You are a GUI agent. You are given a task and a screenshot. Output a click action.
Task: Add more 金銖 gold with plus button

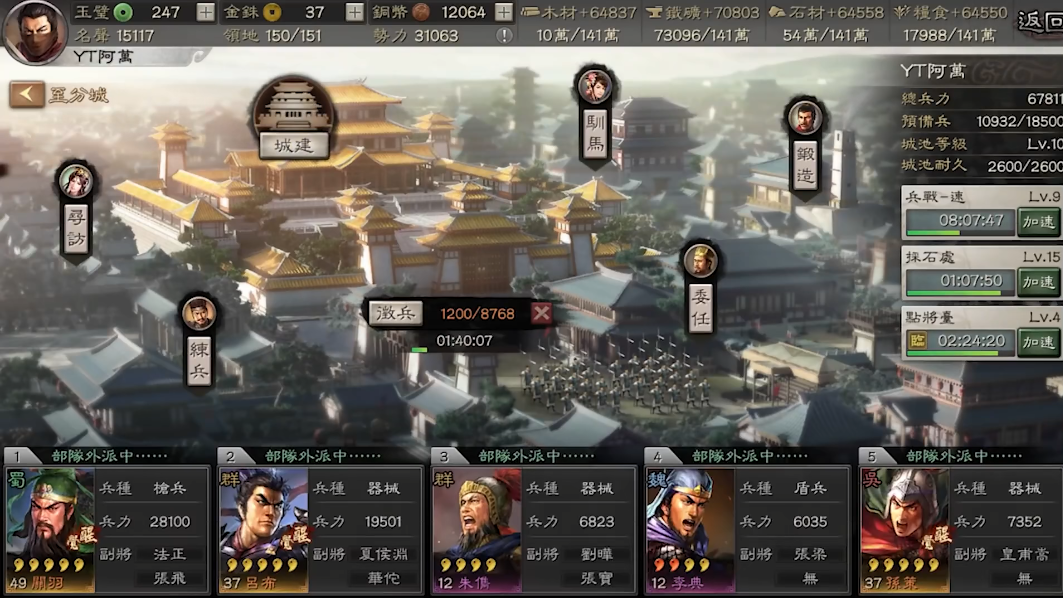(354, 12)
